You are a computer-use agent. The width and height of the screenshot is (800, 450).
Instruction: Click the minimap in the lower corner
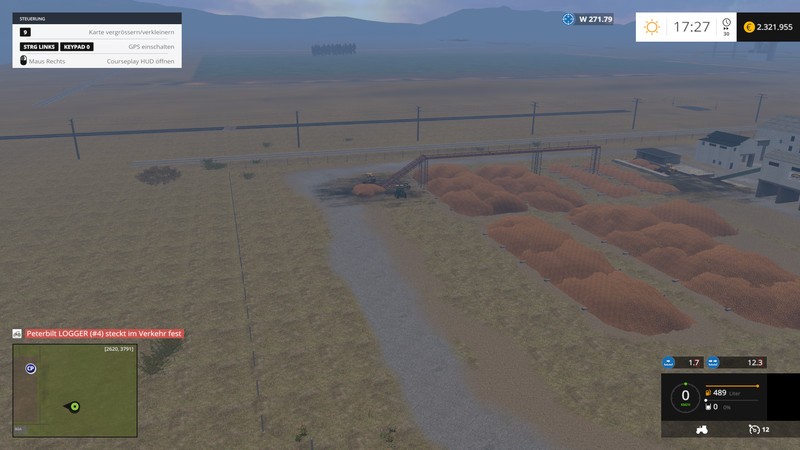click(x=75, y=390)
